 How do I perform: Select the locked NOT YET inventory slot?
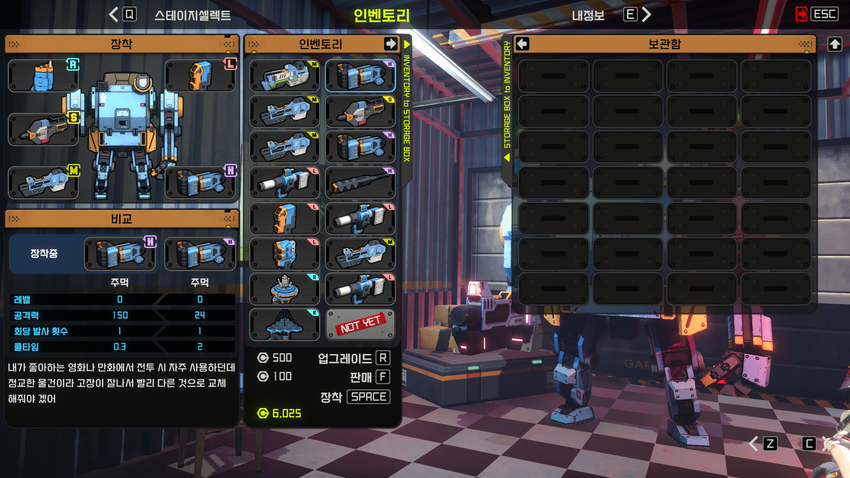point(360,325)
